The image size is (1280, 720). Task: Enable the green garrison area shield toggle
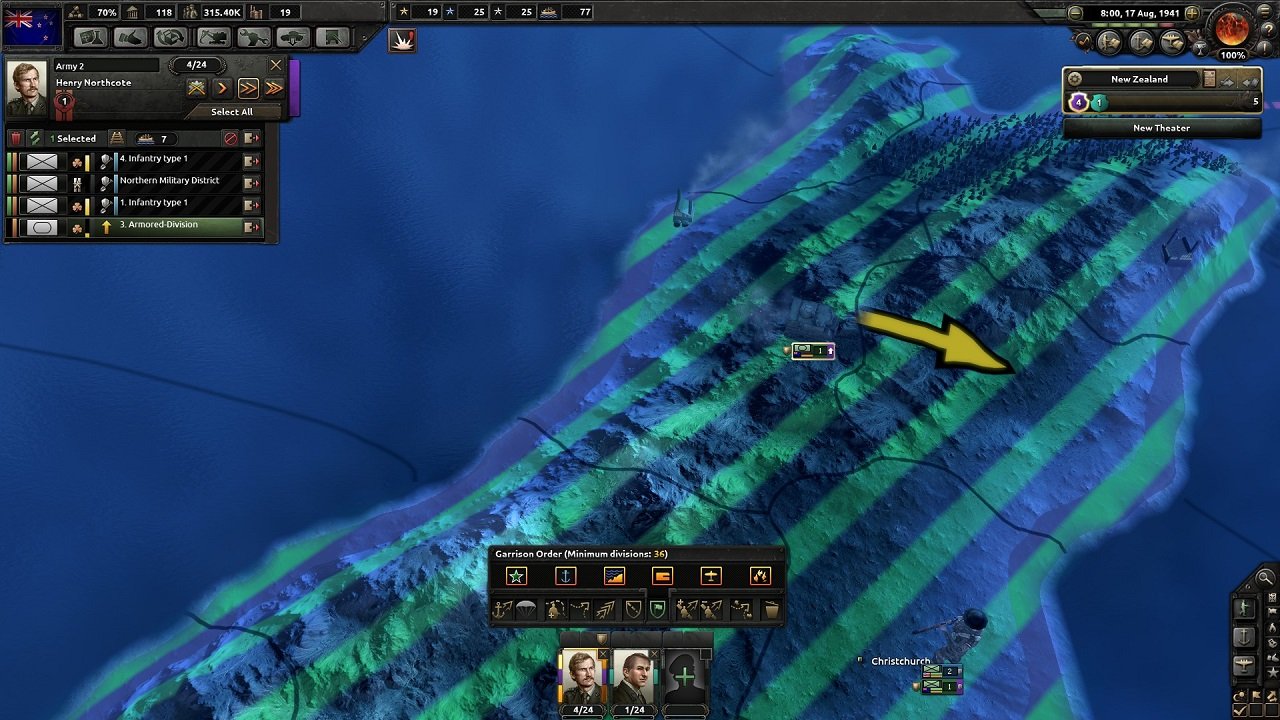657,607
